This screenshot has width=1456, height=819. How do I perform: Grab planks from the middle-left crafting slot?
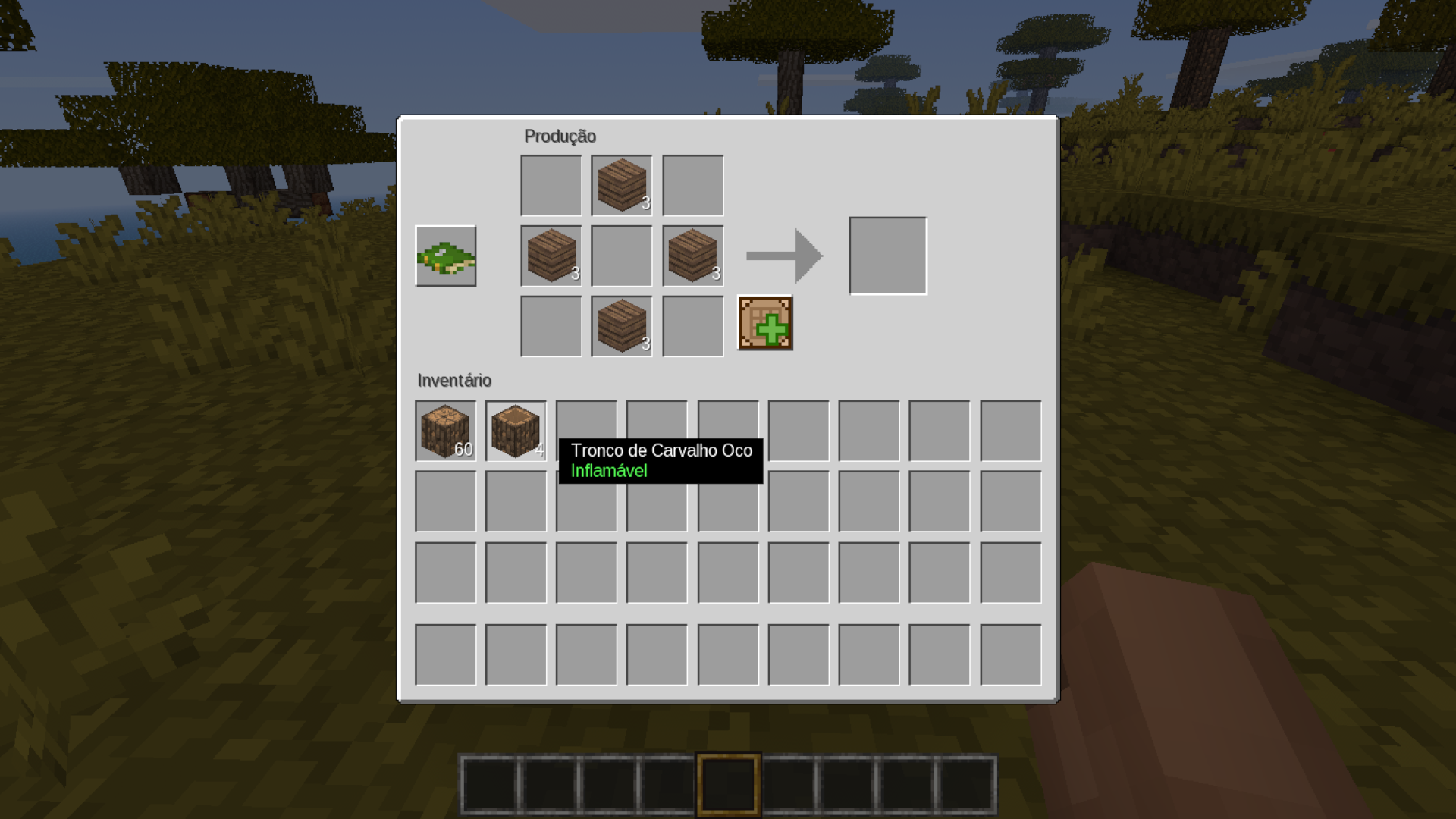coord(551,256)
